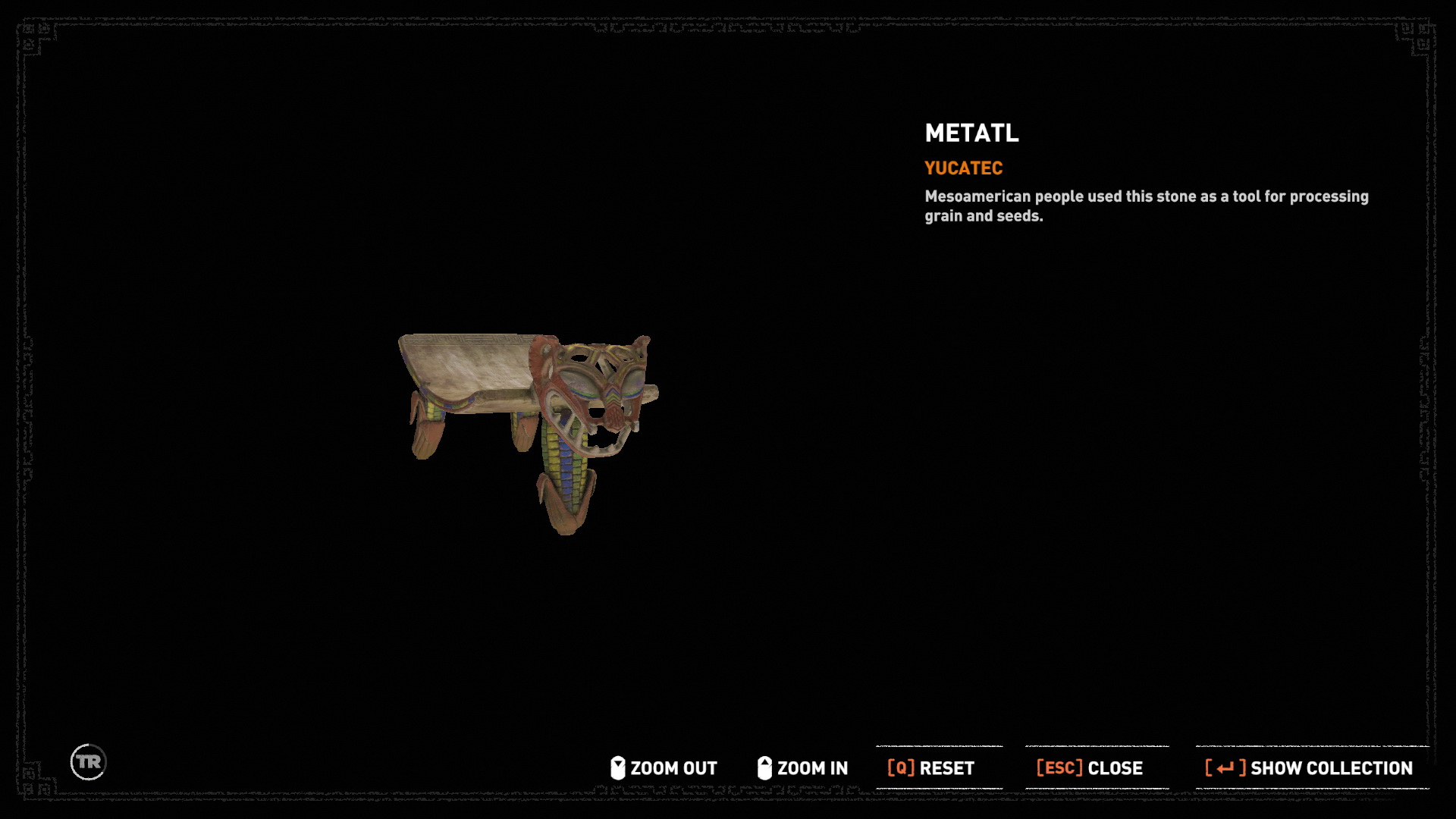Zoom in on the Metatl artifact

pos(802,768)
